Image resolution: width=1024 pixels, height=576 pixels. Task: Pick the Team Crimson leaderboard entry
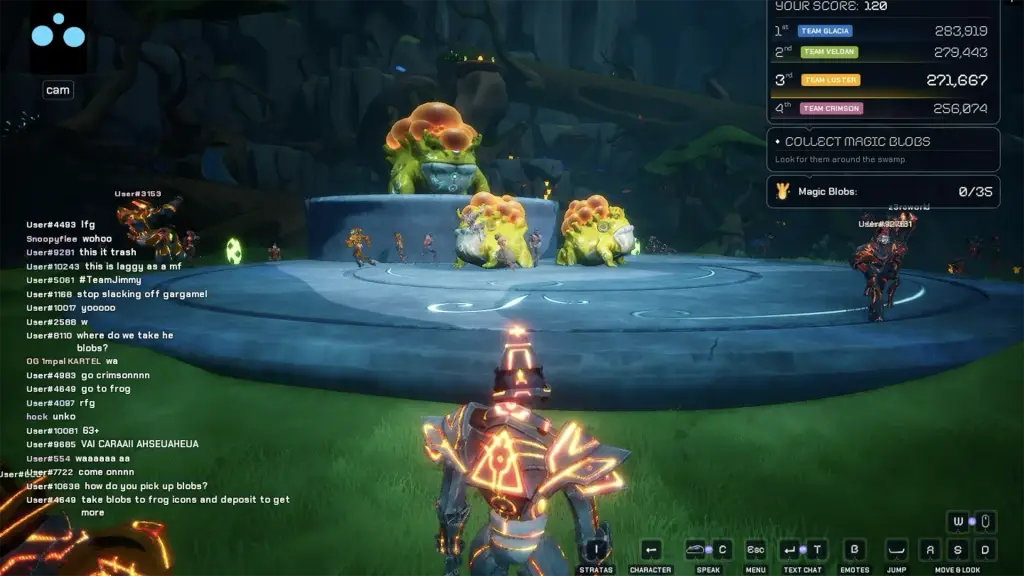(x=882, y=108)
